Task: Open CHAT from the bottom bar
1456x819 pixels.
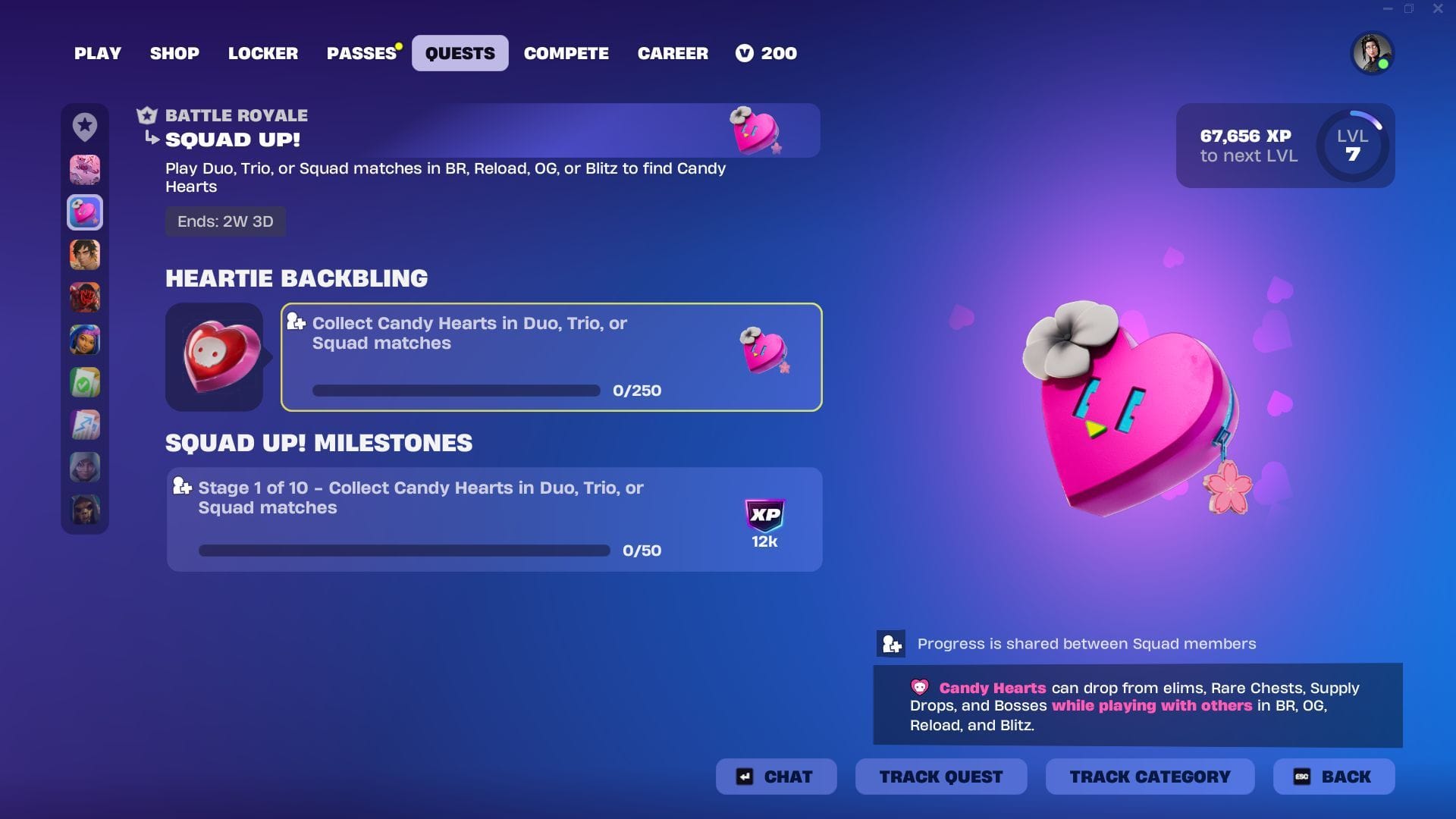Action: click(x=776, y=777)
